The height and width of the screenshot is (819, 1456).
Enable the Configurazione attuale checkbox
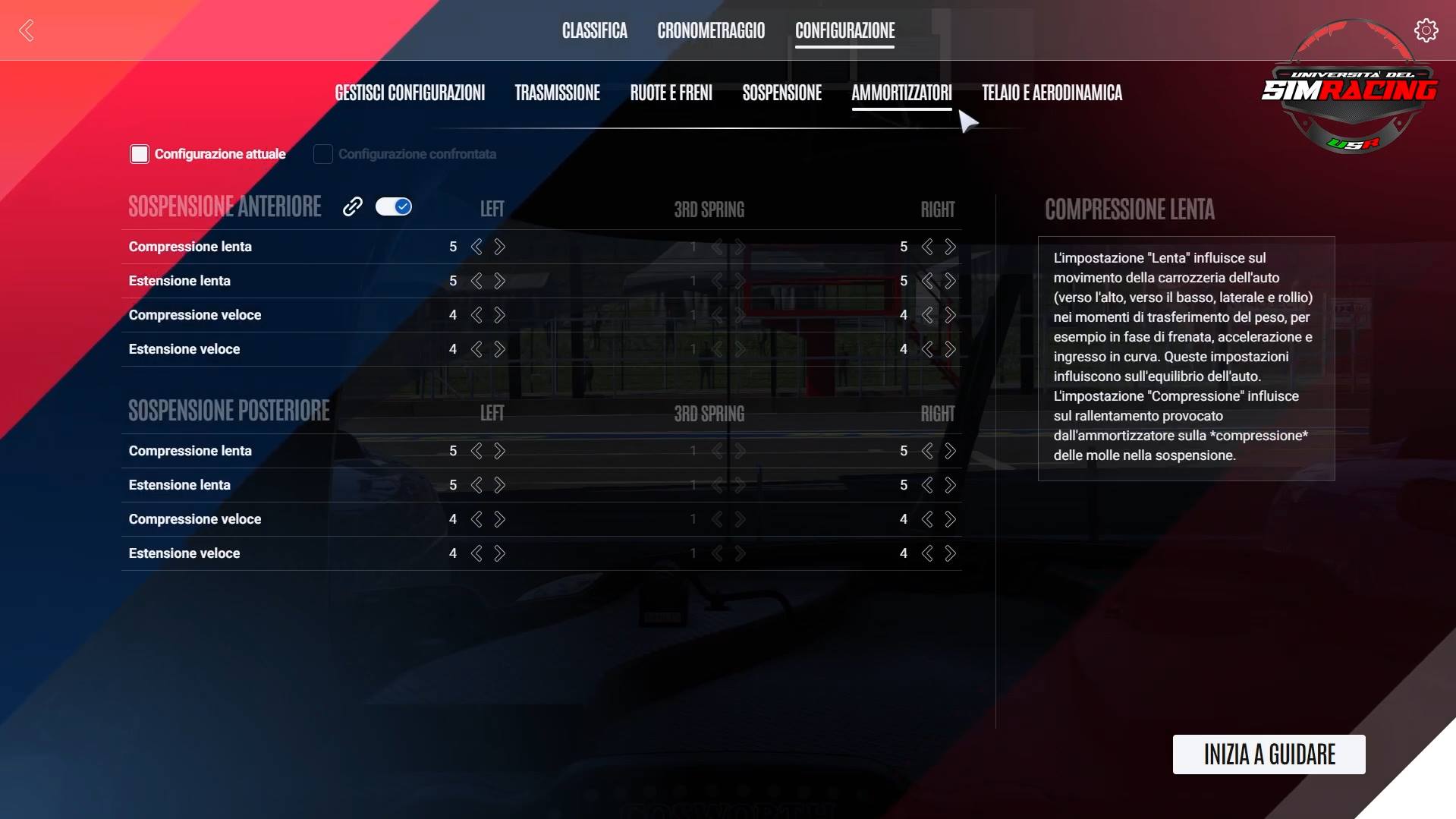tap(140, 153)
